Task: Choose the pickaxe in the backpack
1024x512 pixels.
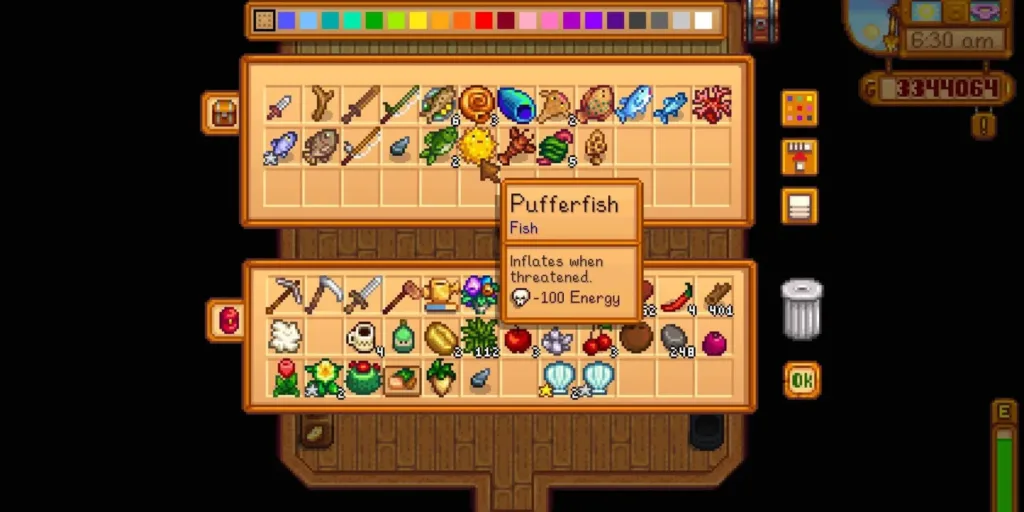Action: [x=286, y=294]
